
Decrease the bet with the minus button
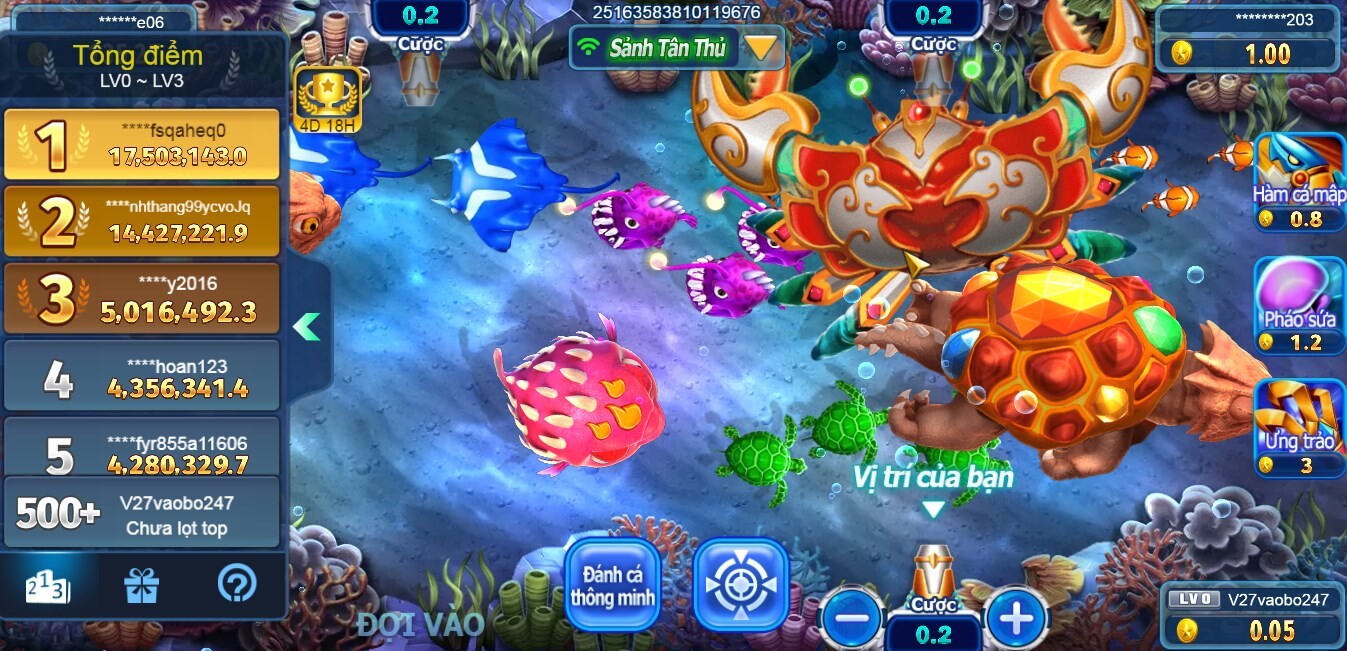point(852,618)
